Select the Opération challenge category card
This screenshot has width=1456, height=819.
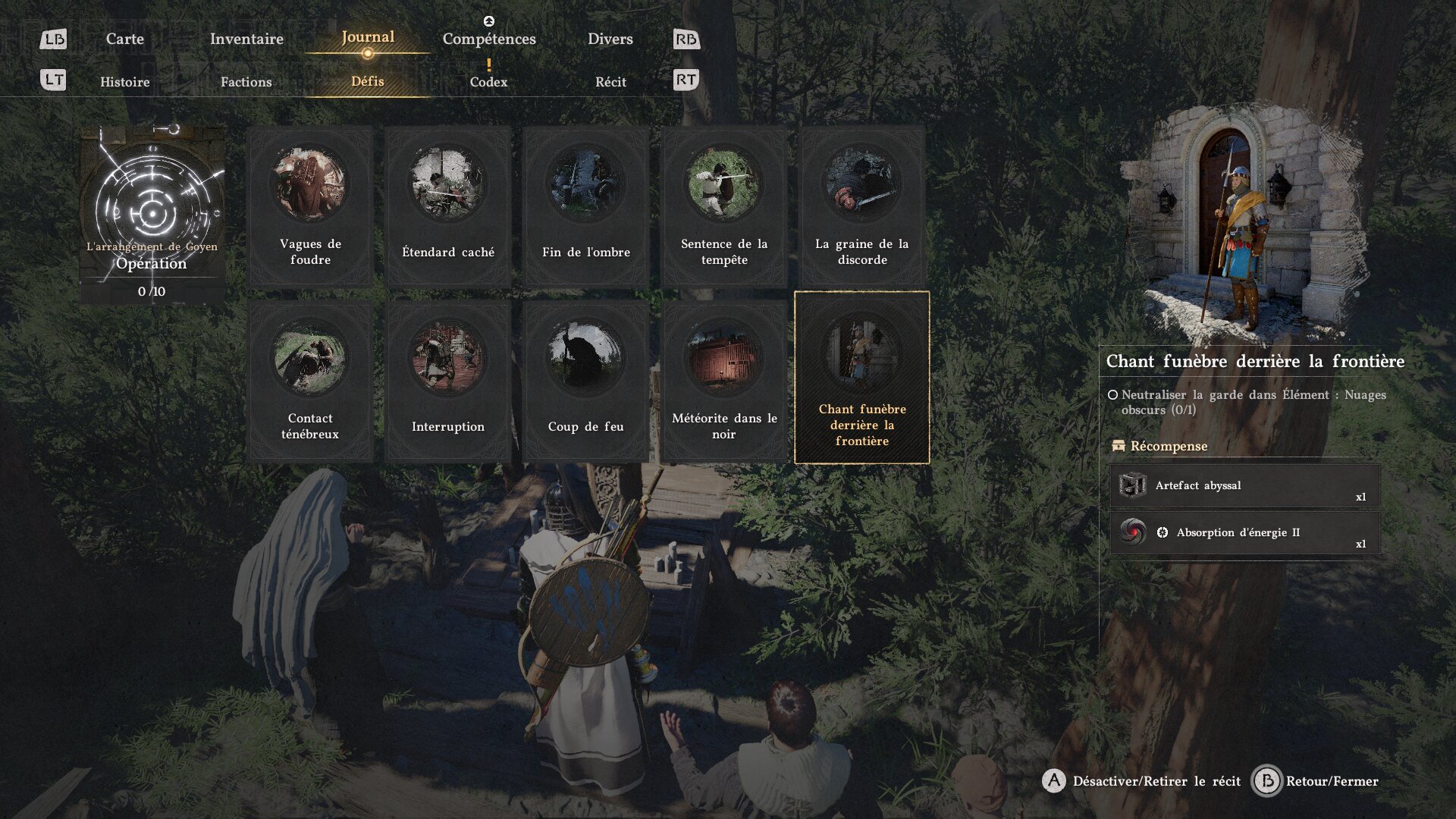(152, 215)
